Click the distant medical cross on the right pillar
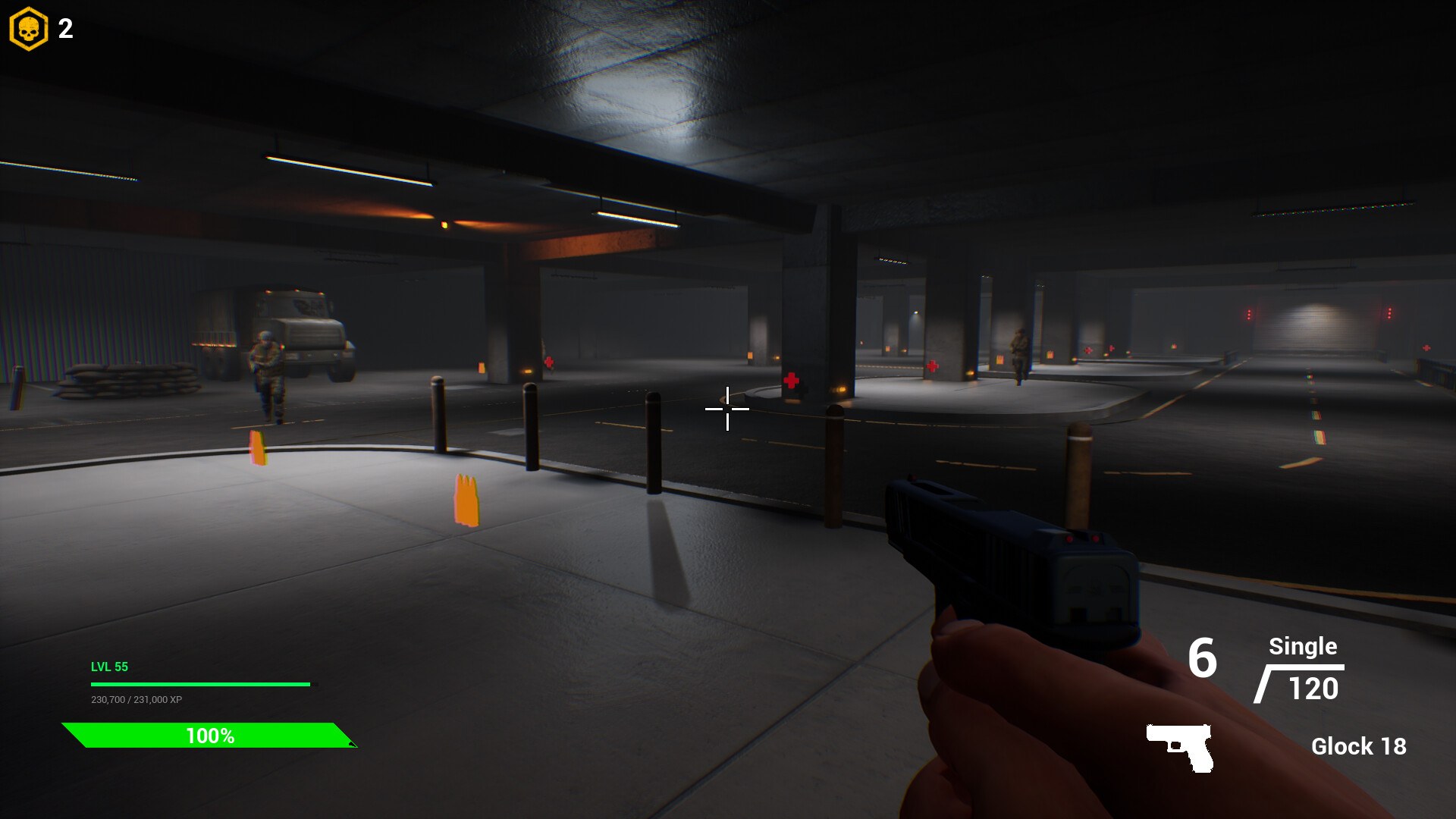The image size is (1456, 819). pyautogui.click(x=934, y=366)
